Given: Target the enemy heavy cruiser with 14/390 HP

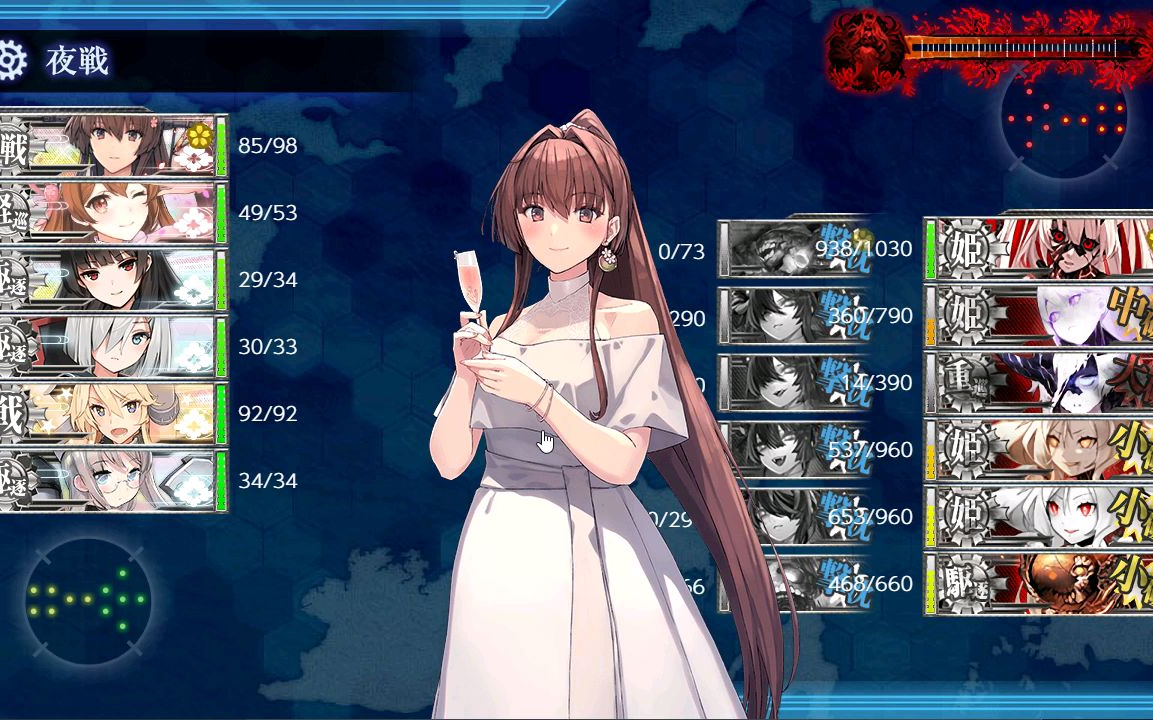Looking at the screenshot, I should click(x=1040, y=383).
